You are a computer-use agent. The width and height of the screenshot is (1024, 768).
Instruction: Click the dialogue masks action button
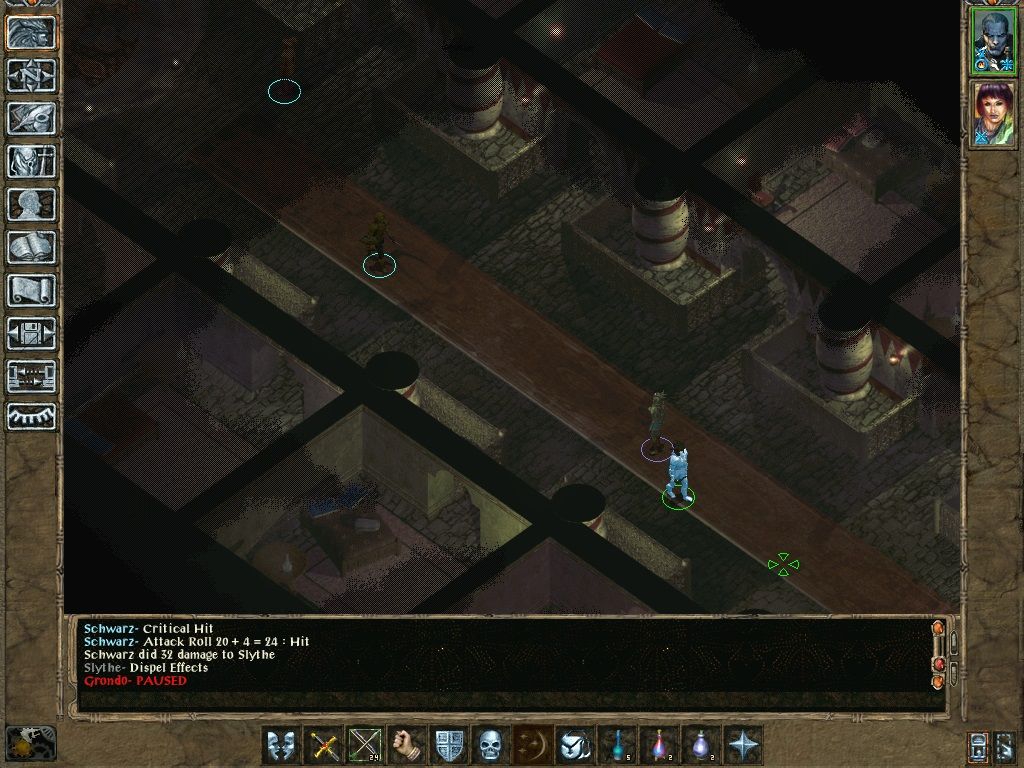pos(281,745)
